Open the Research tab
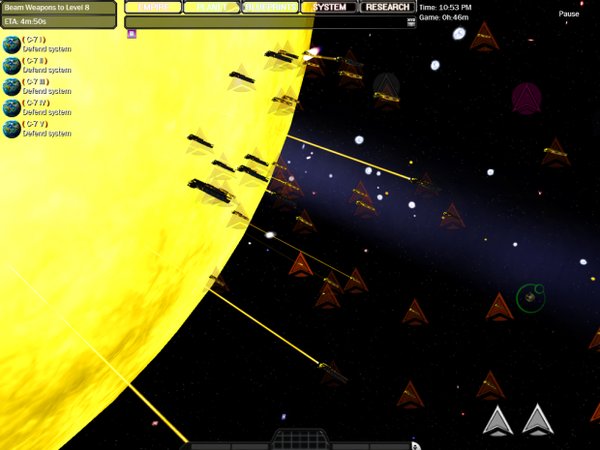Screen dimensions: 600x450 coord(387,7)
